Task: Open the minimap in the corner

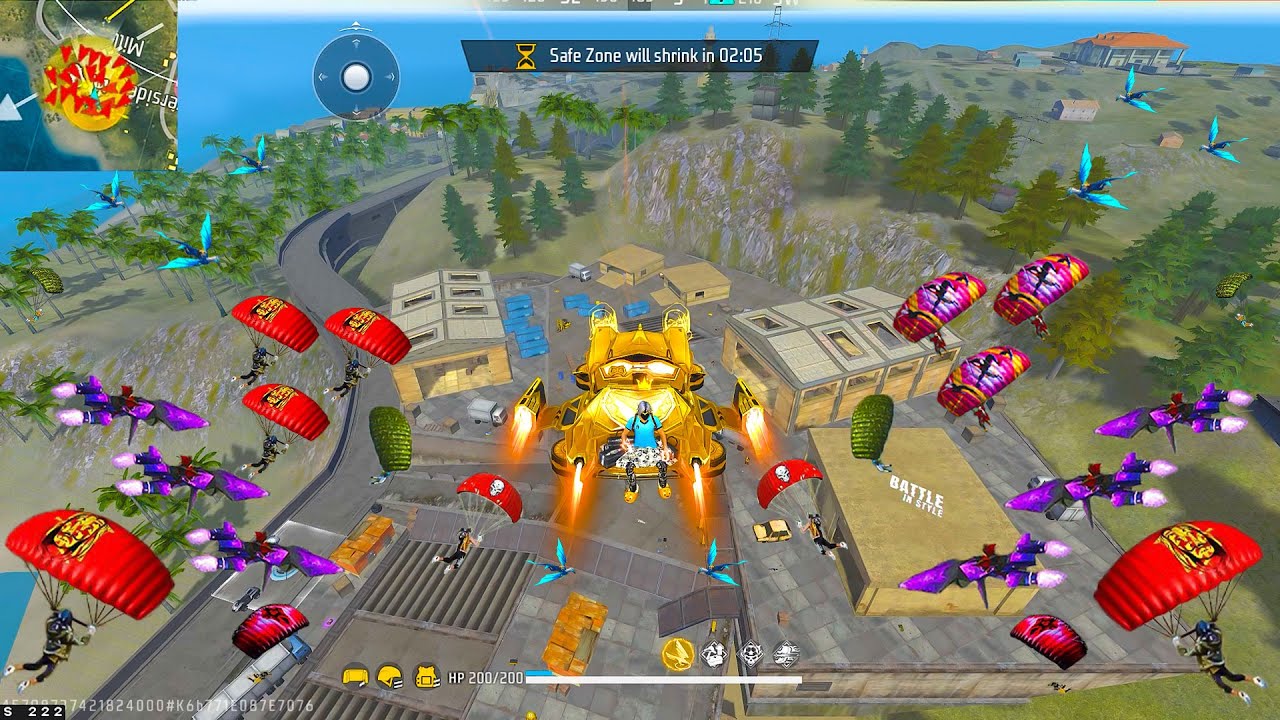Action: point(88,85)
